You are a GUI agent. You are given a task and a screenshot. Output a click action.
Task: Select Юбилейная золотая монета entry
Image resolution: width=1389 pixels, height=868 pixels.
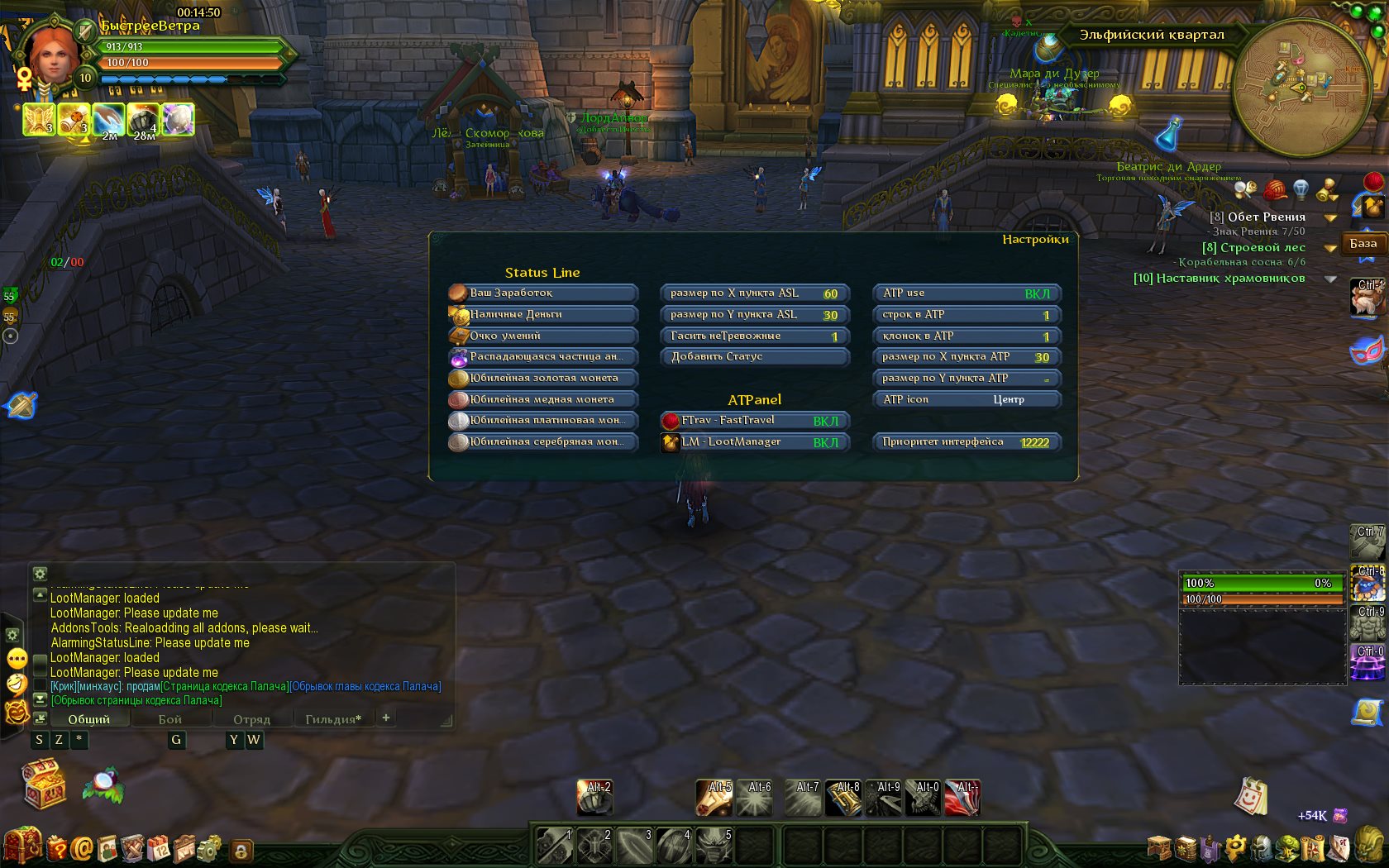tap(542, 379)
